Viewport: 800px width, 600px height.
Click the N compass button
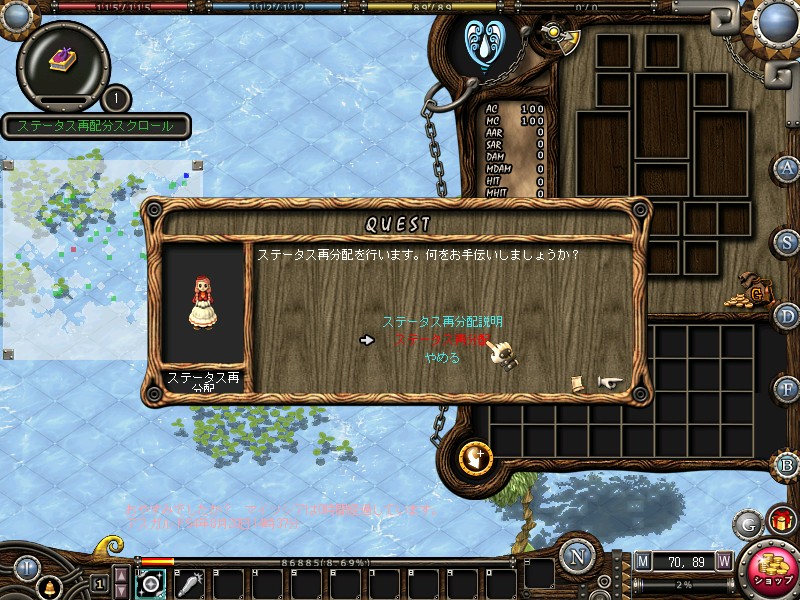(577, 556)
